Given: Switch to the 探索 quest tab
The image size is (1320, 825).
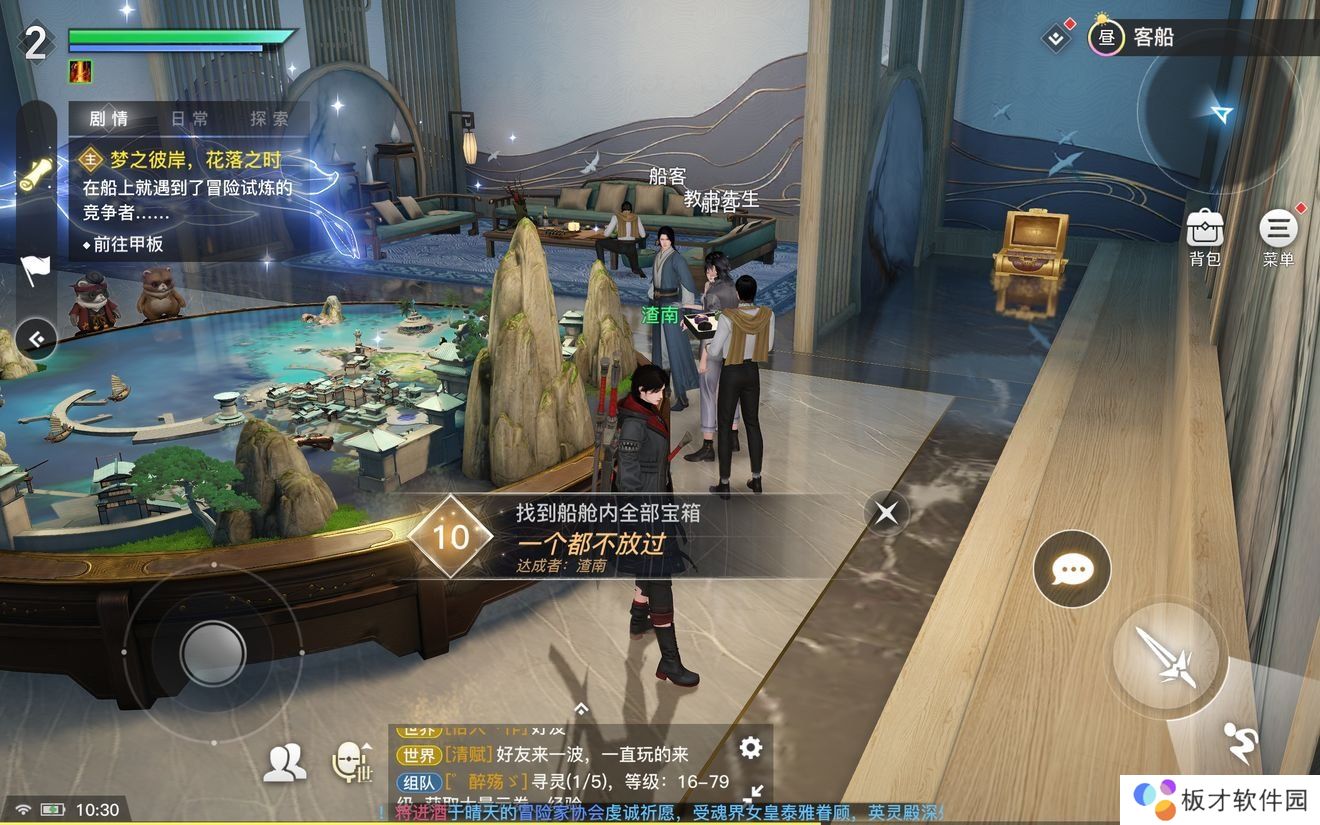Looking at the screenshot, I should pyautogui.click(x=269, y=117).
